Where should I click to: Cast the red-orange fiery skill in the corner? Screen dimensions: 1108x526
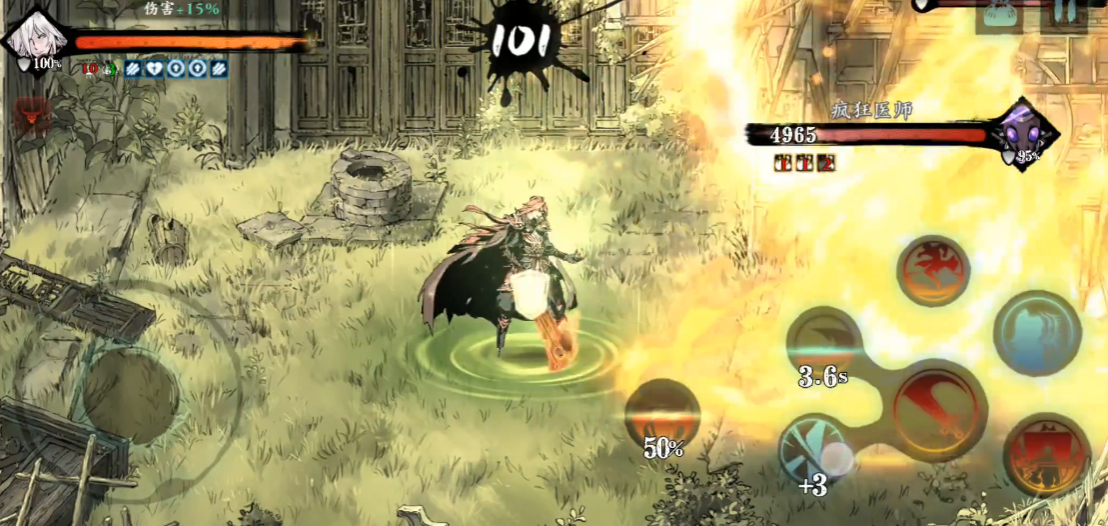click(x=1046, y=454)
